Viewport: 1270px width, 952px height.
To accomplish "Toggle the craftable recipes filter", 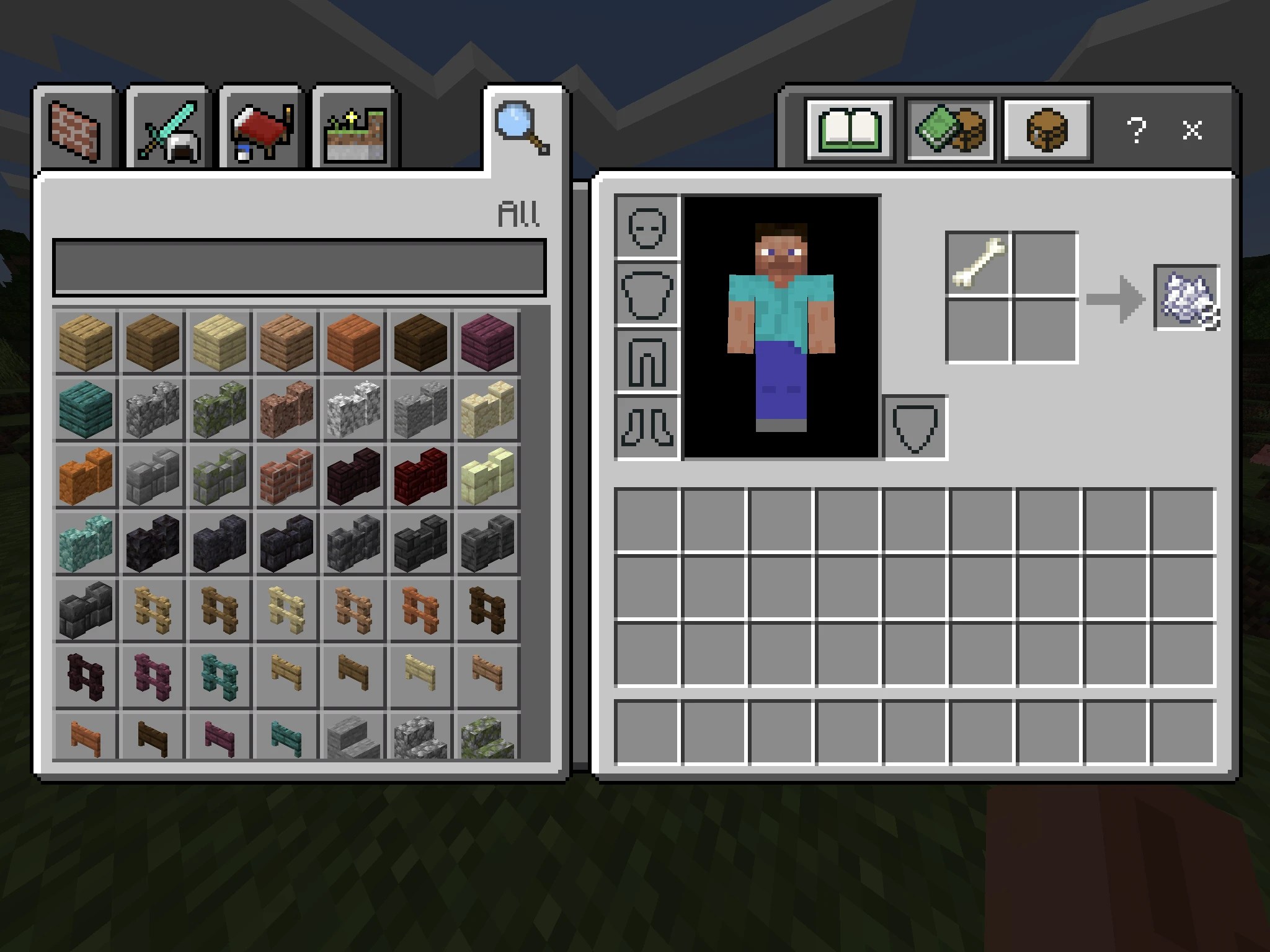I will [x=950, y=128].
